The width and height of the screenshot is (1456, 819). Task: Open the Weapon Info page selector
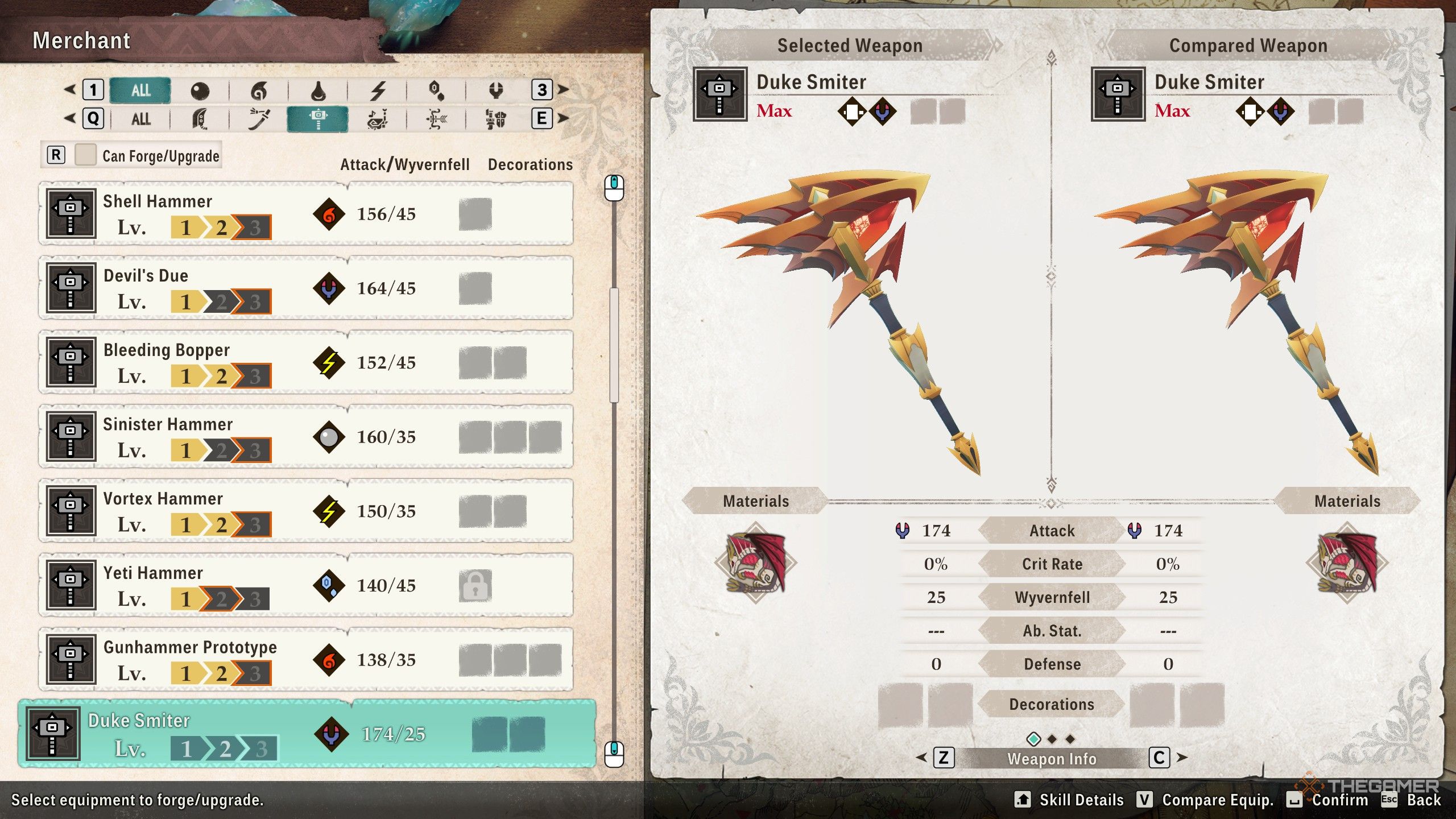(x=1051, y=759)
